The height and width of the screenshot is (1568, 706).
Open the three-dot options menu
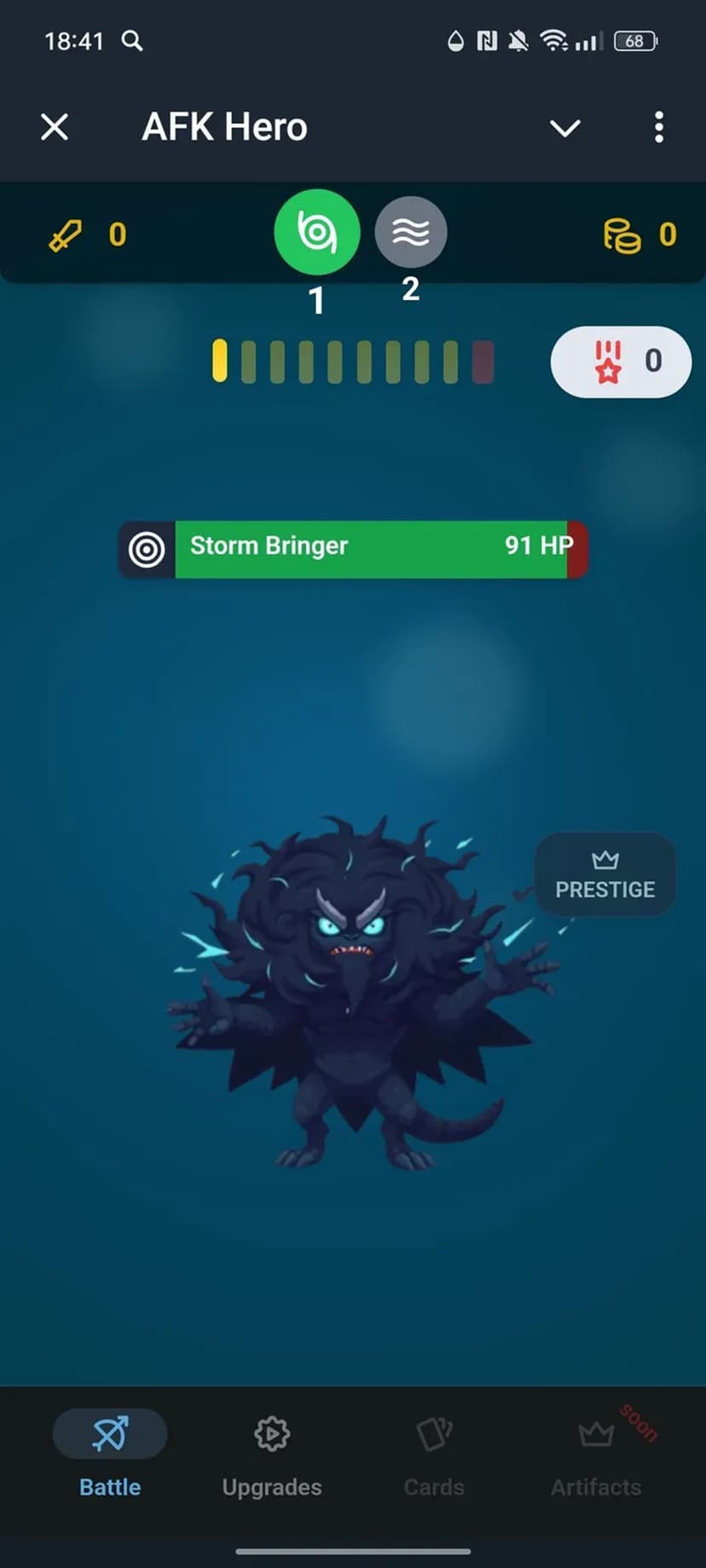coord(658,128)
